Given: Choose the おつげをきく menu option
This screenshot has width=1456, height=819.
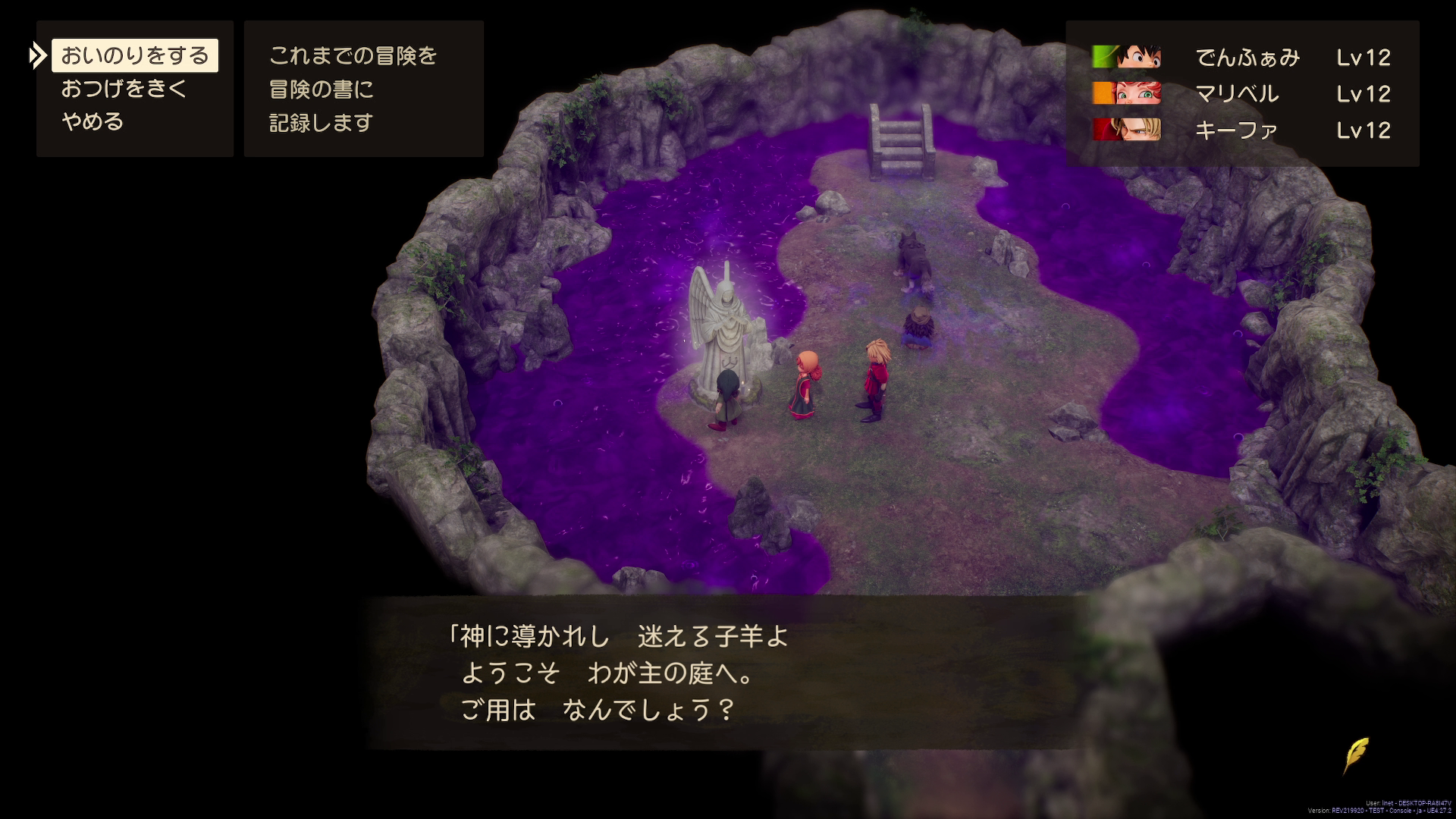Looking at the screenshot, I should click(125, 88).
